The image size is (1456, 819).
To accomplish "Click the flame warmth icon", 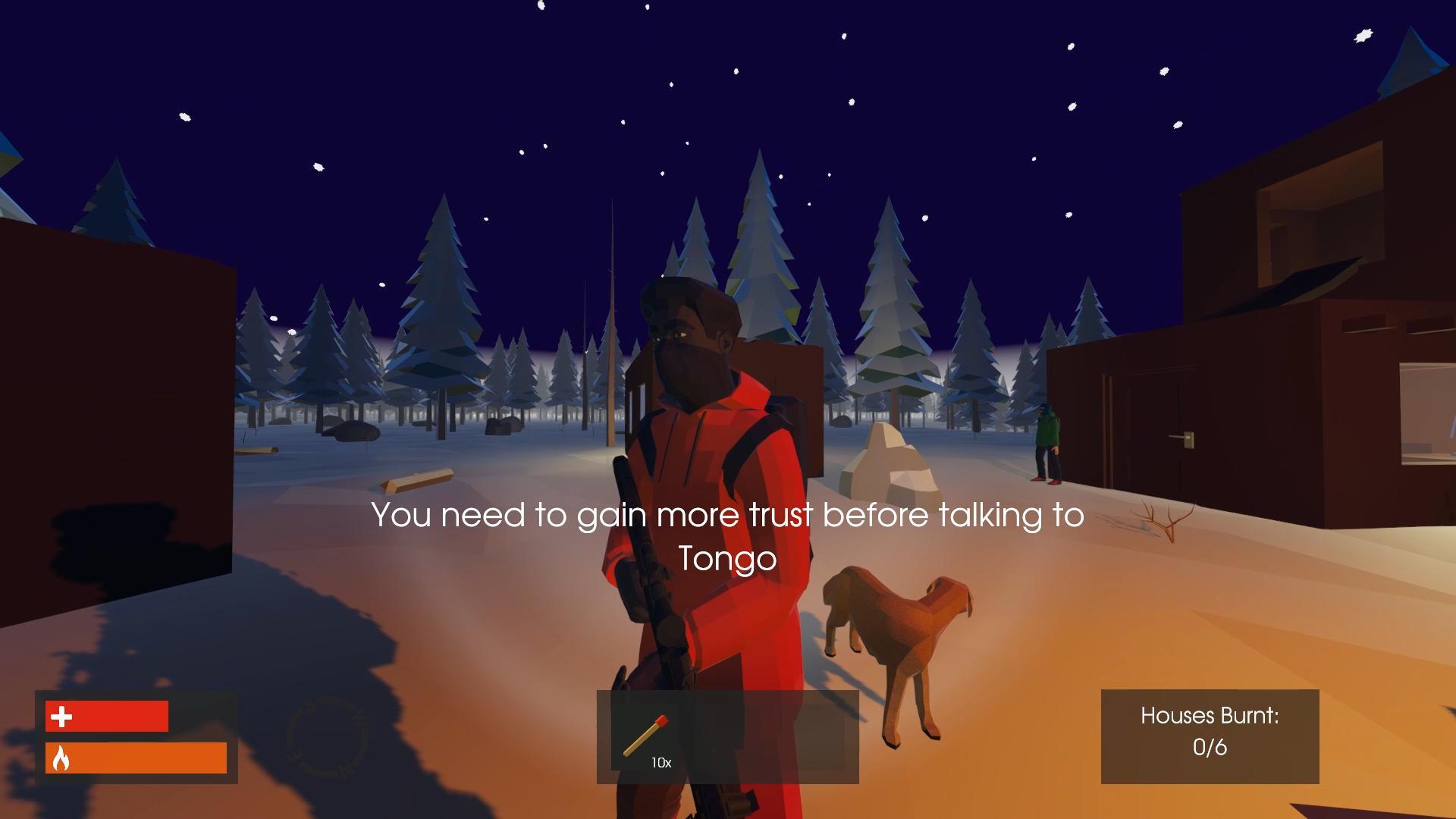I will click(61, 758).
